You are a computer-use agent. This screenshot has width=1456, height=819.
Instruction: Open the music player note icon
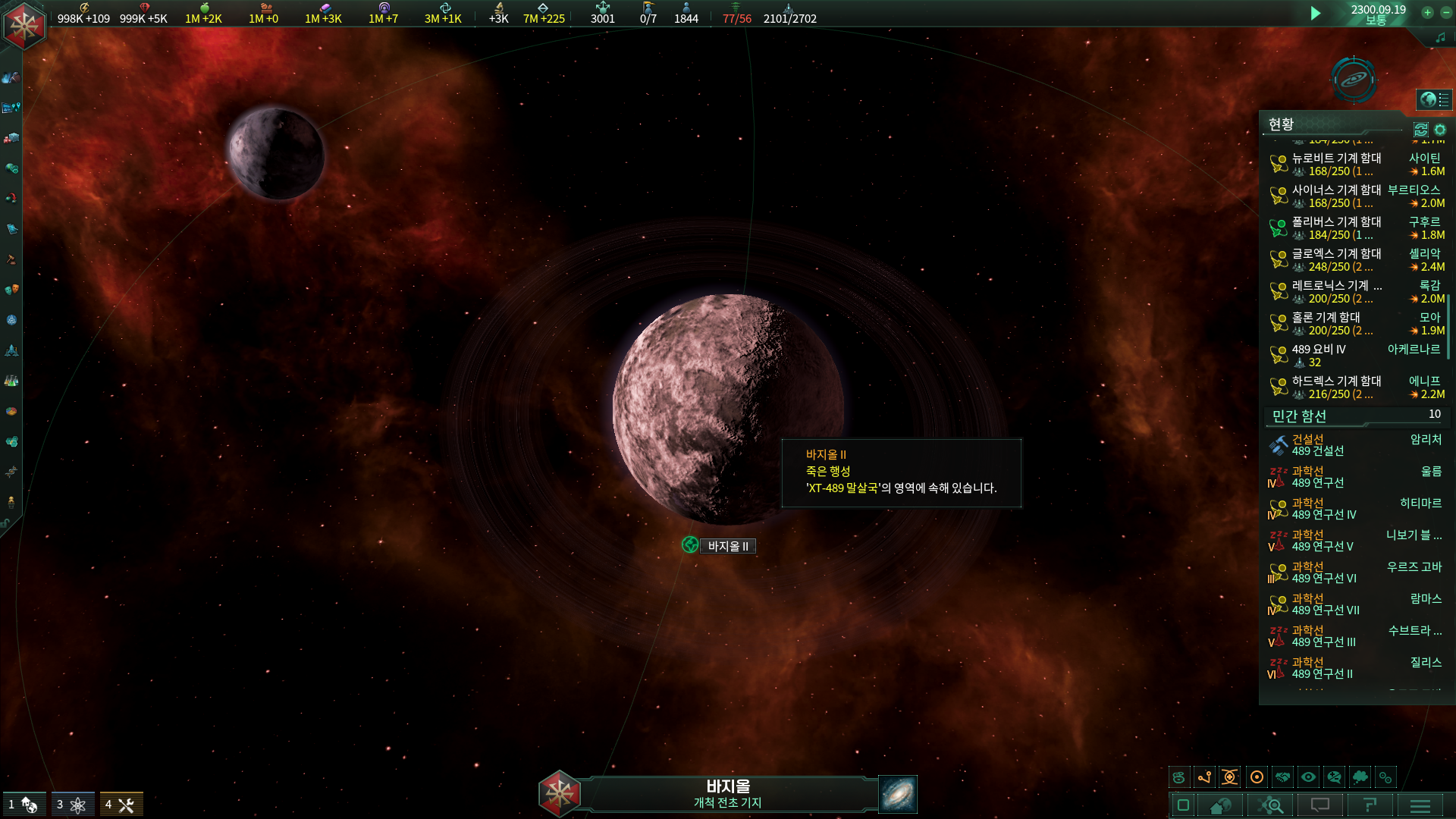click(x=1440, y=37)
